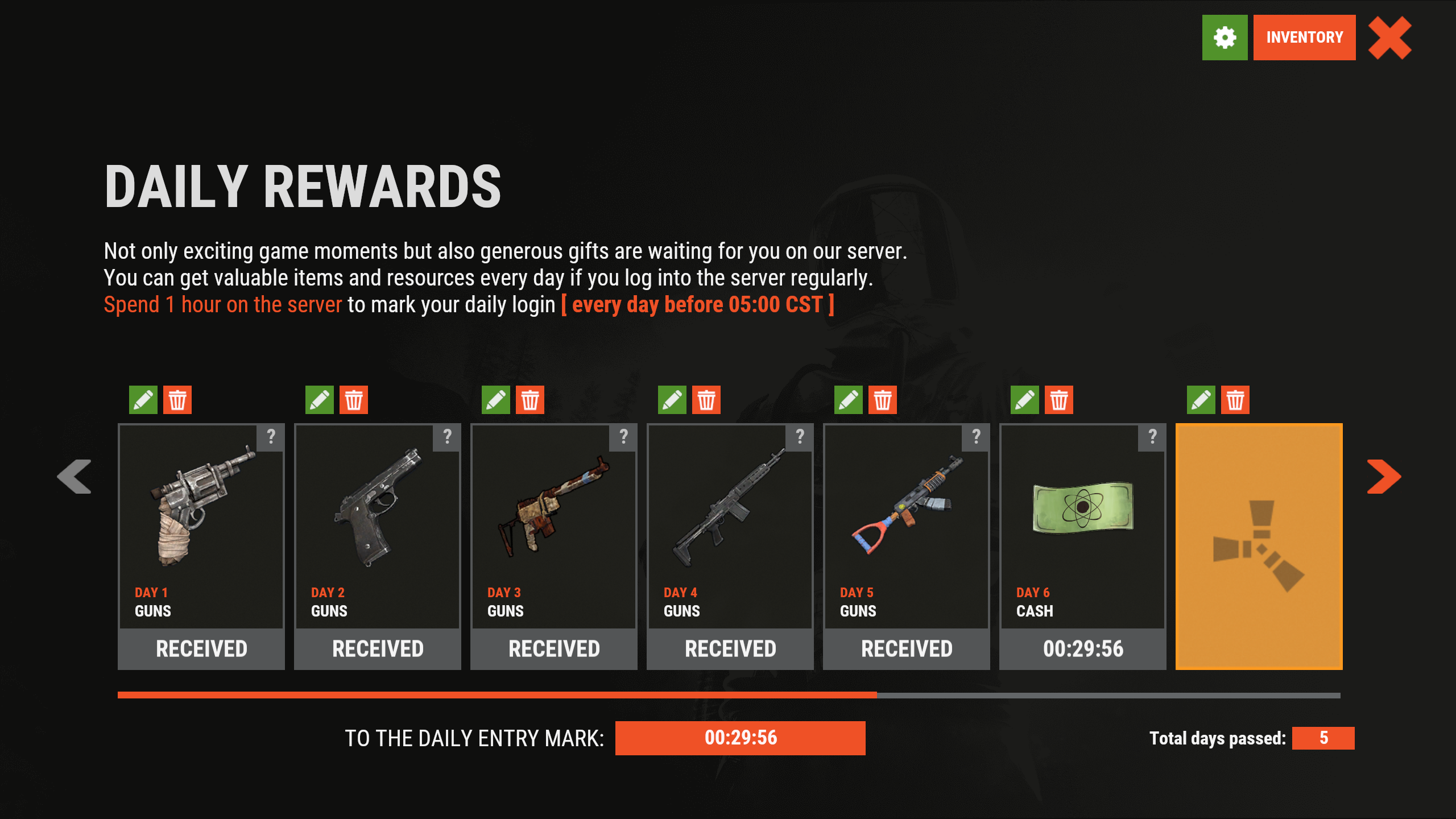Open the INVENTORY panel
The width and height of the screenshot is (1456, 819).
click(1304, 38)
